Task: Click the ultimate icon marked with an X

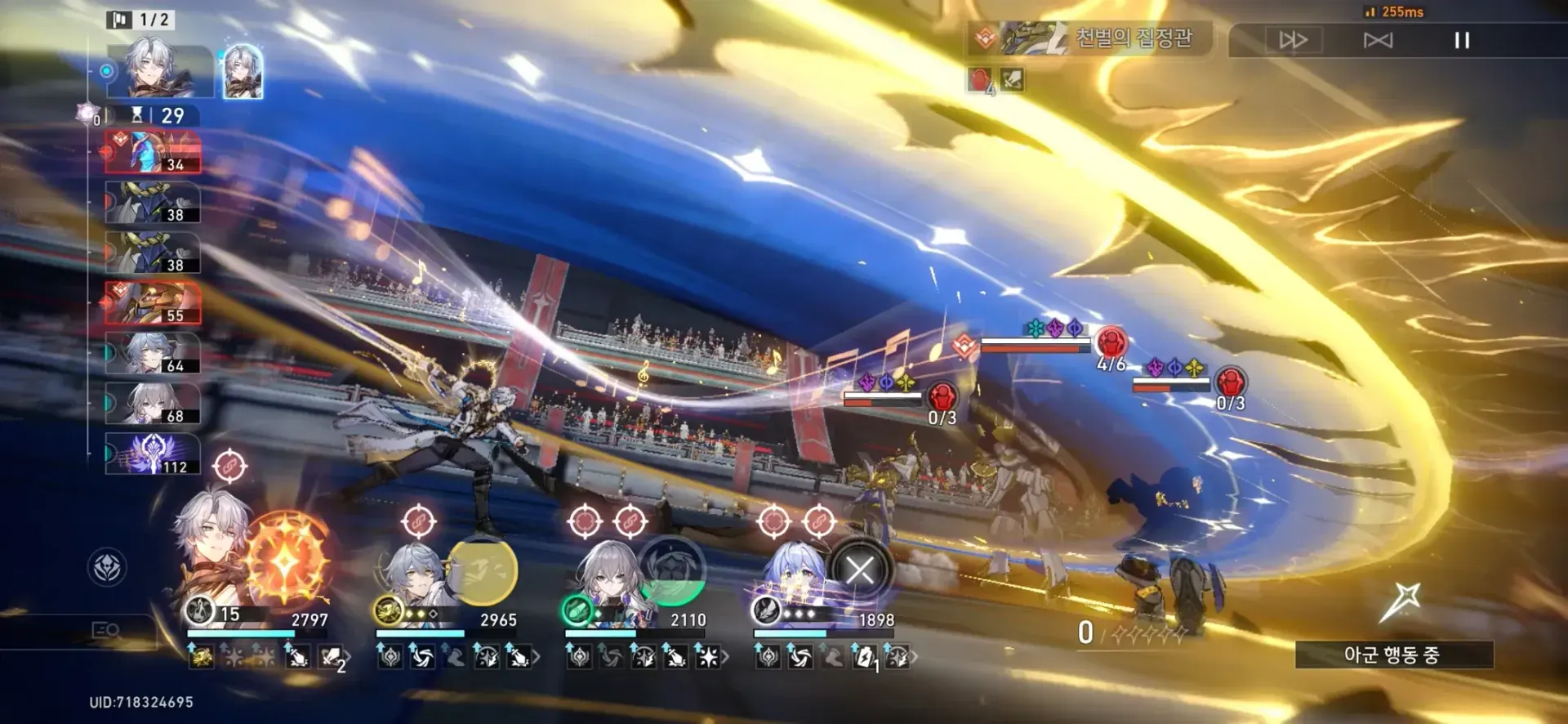Action: [860, 571]
